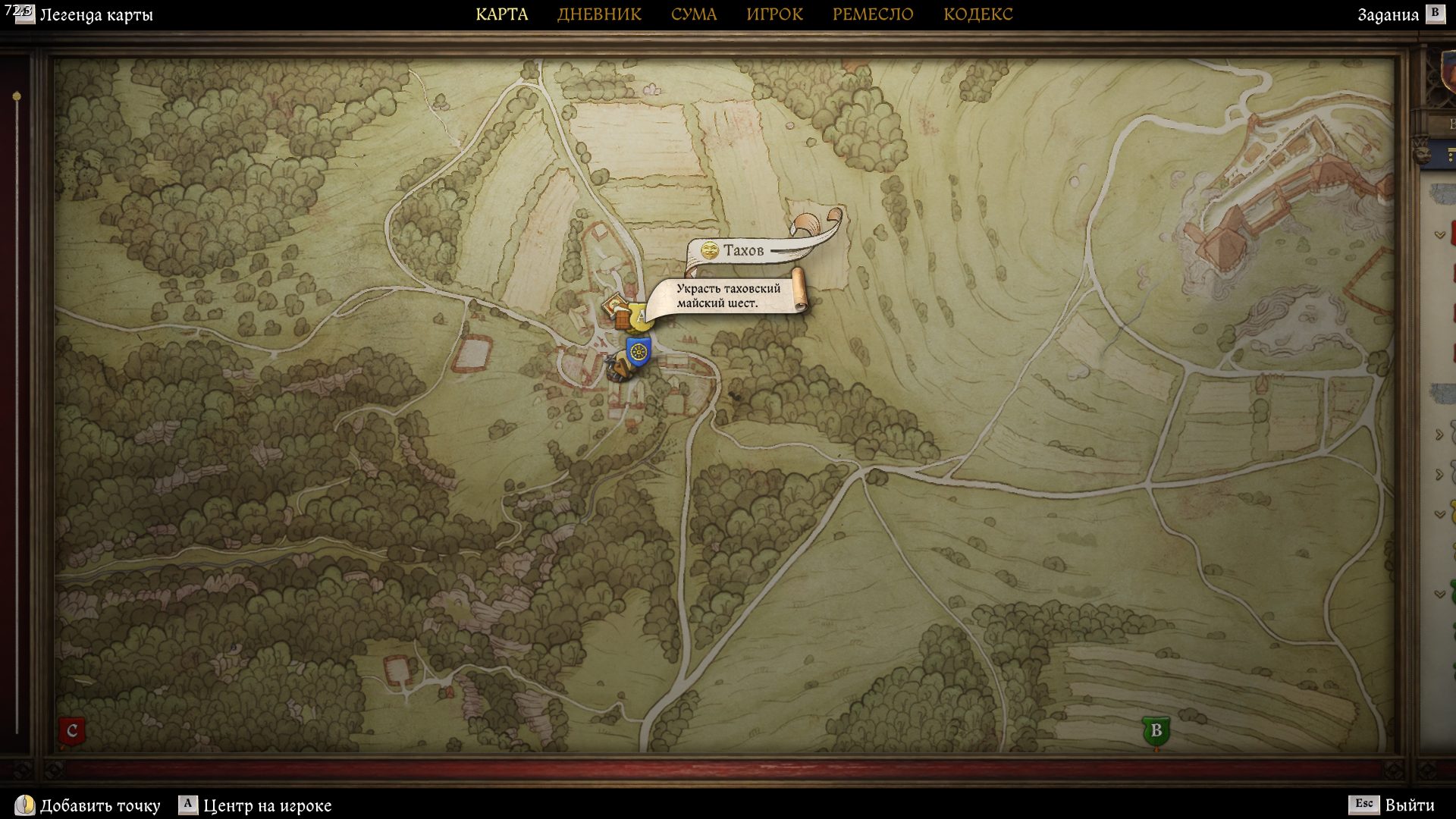Viewport: 1456px width, 819px height.
Task: Select the green B quest marker
Action: pos(1156,731)
